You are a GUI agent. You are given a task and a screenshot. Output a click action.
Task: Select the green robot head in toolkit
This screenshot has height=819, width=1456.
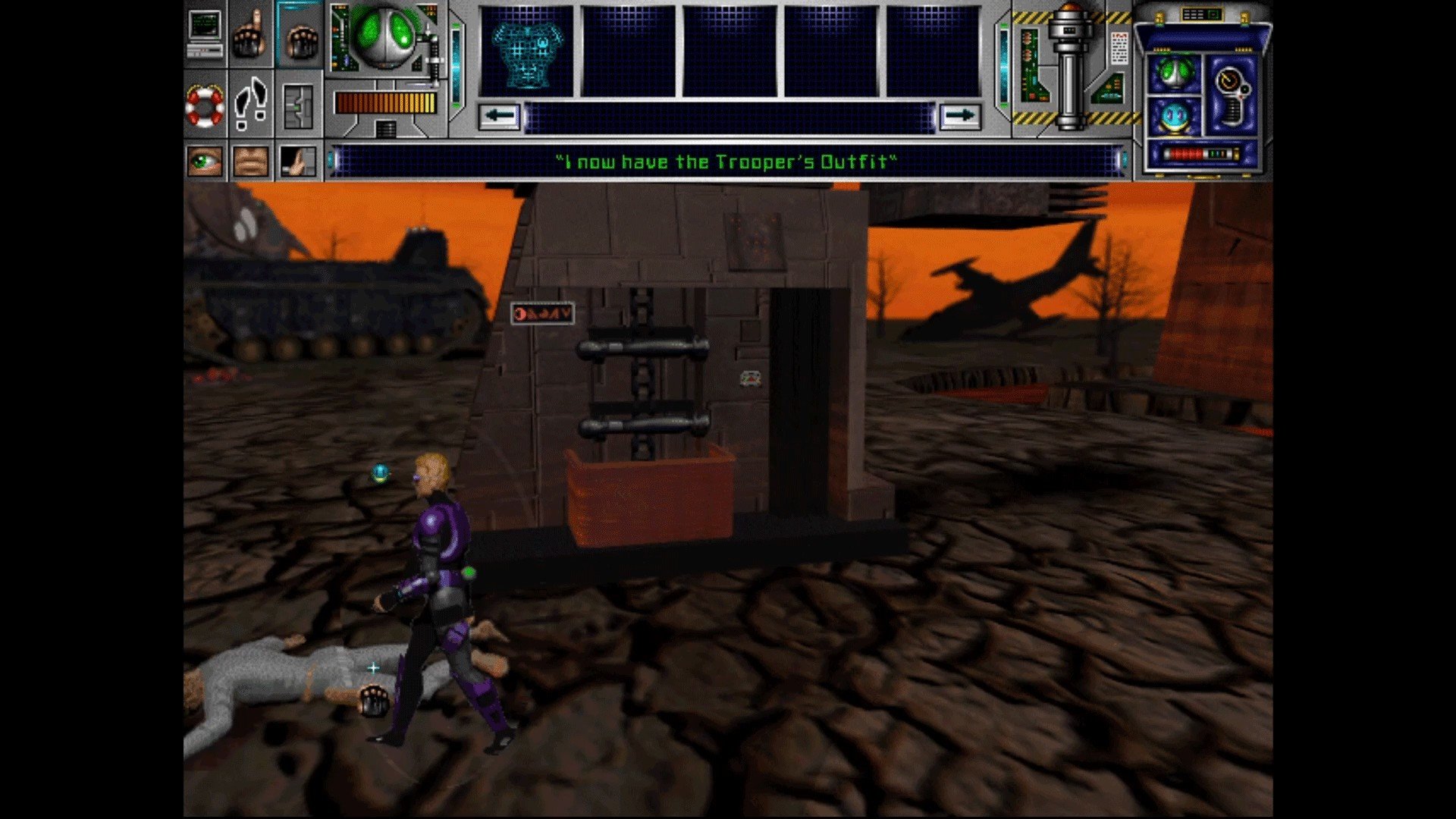(1174, 74)
